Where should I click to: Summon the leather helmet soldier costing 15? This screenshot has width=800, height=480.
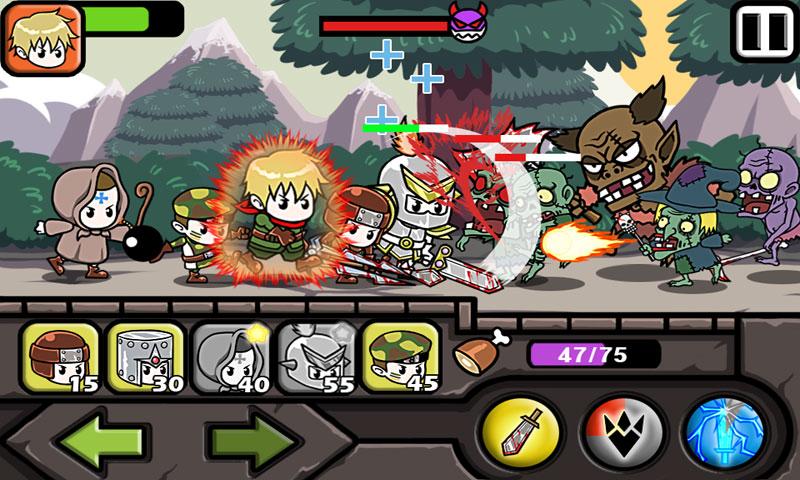click(61, 357)
